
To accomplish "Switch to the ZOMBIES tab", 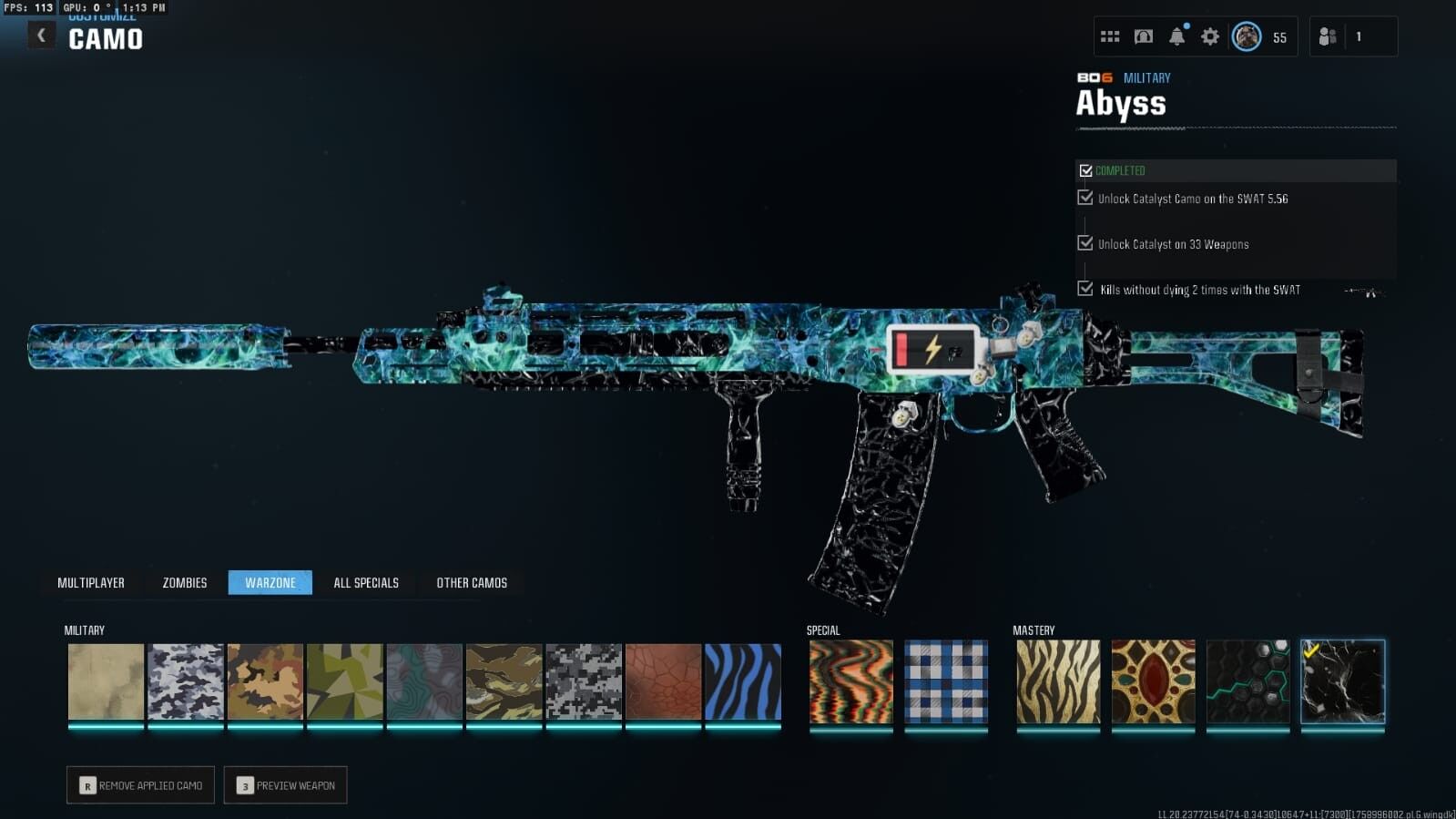I will pos(183,582).
